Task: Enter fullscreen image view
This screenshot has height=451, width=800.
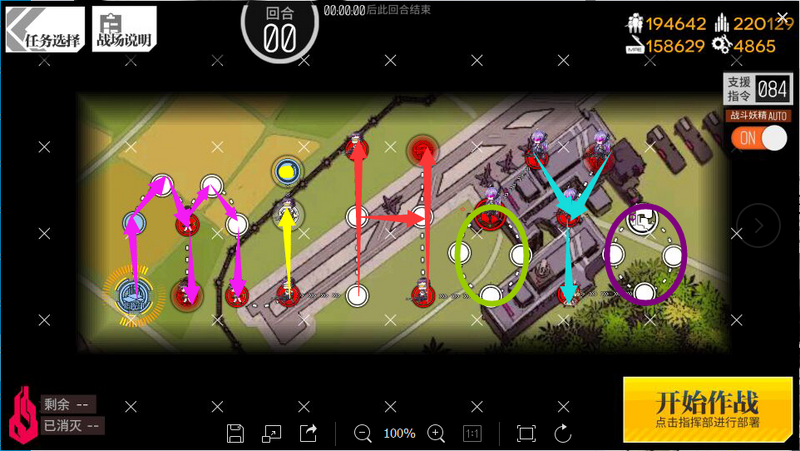Action: [x=526, y=433]
